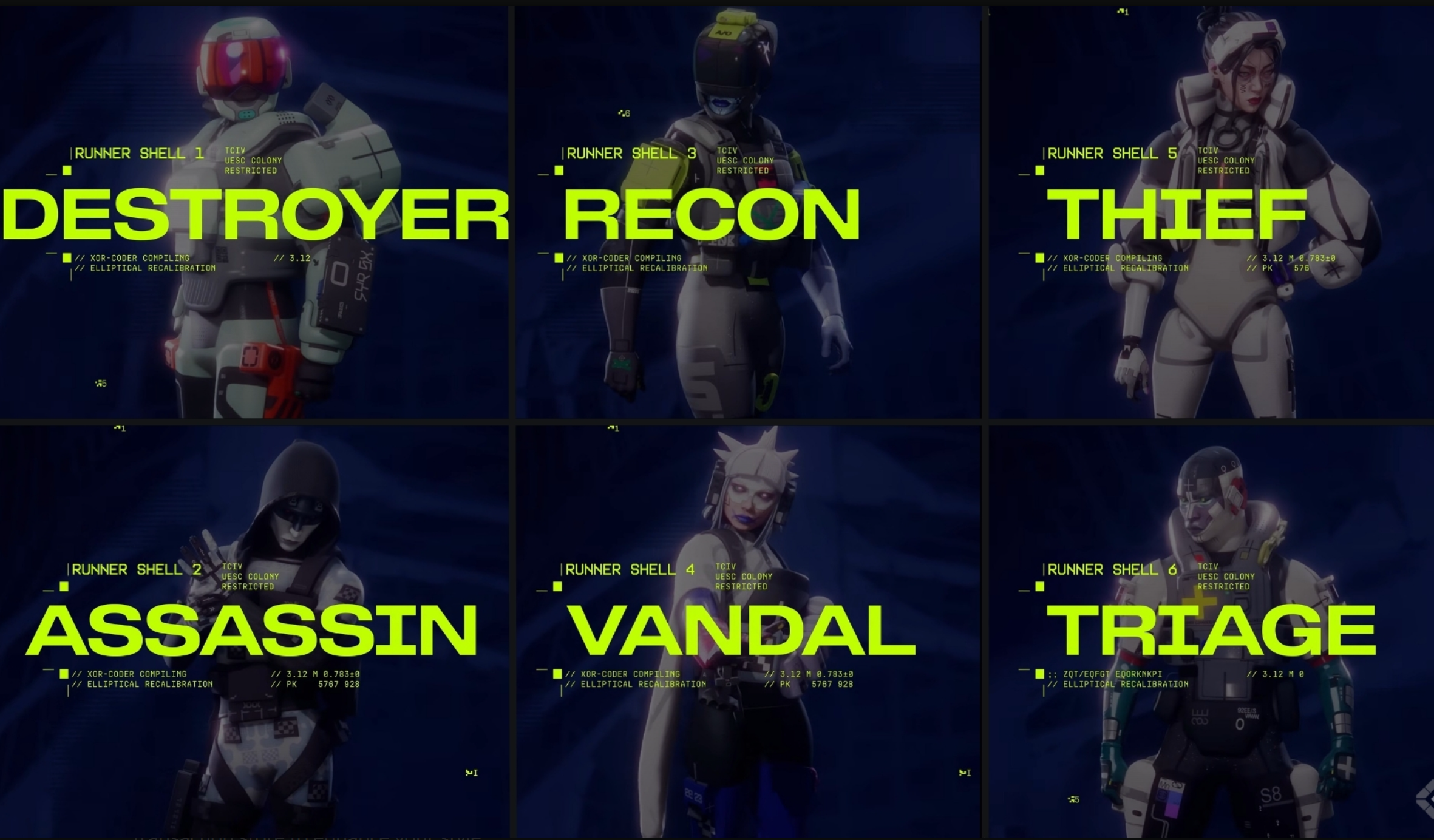Screen dimensions: 1434x840
Task: Click the '1' glyph above the ASSASSIN panel
Action: [120, 429]
